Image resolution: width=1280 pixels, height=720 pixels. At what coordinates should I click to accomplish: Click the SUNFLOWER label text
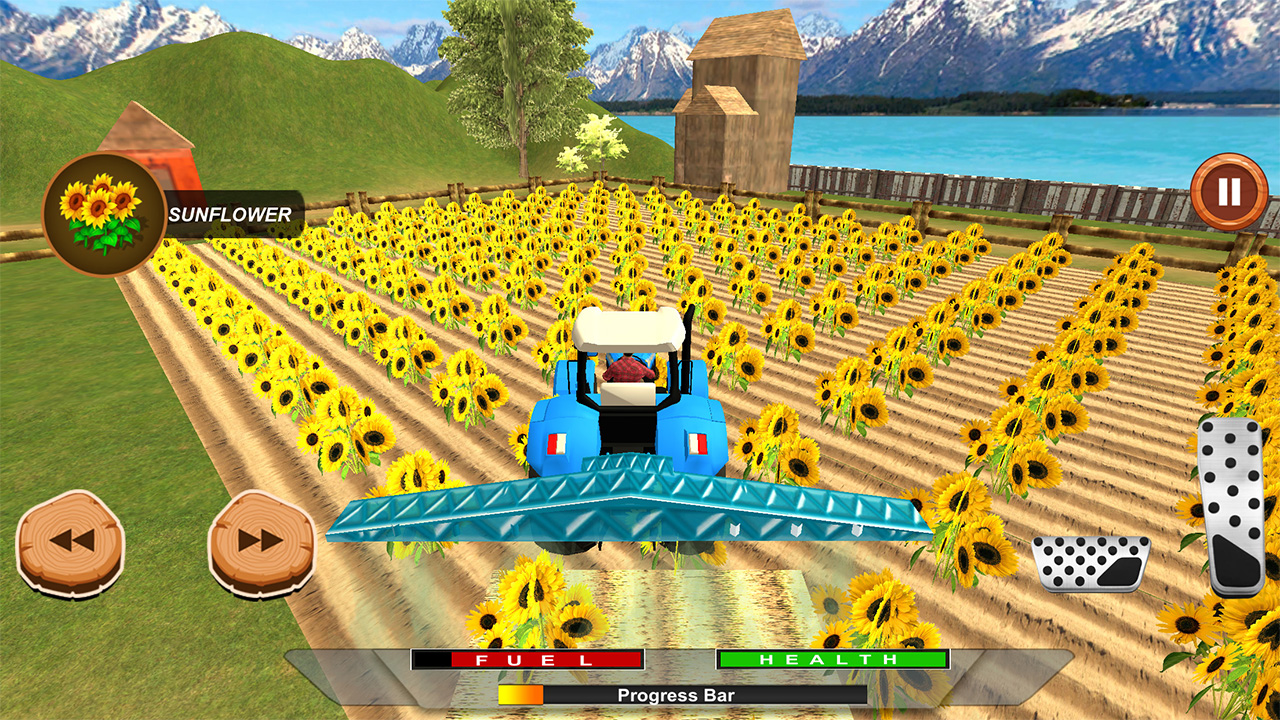coord(228,213)
